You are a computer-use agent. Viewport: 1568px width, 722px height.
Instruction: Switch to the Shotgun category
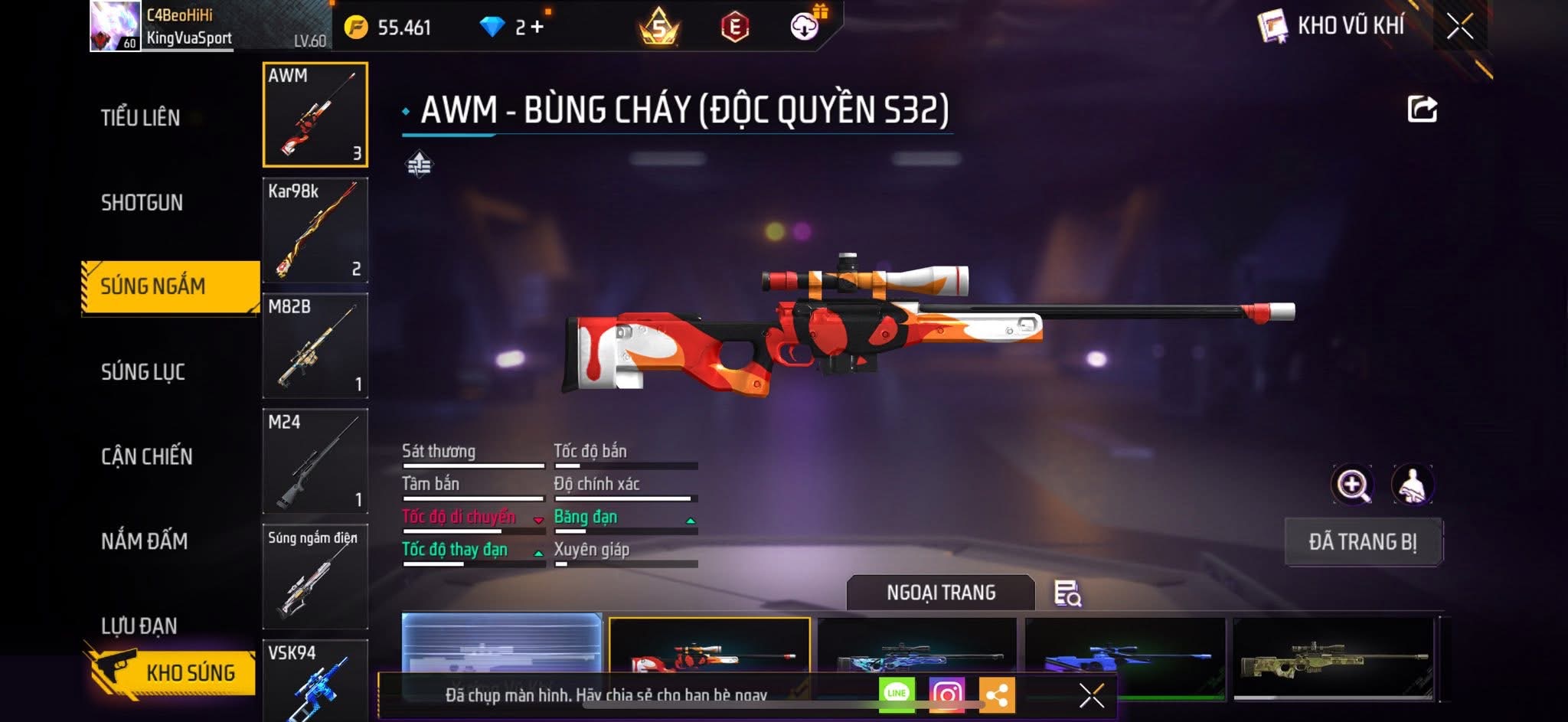tap(142, 203)
